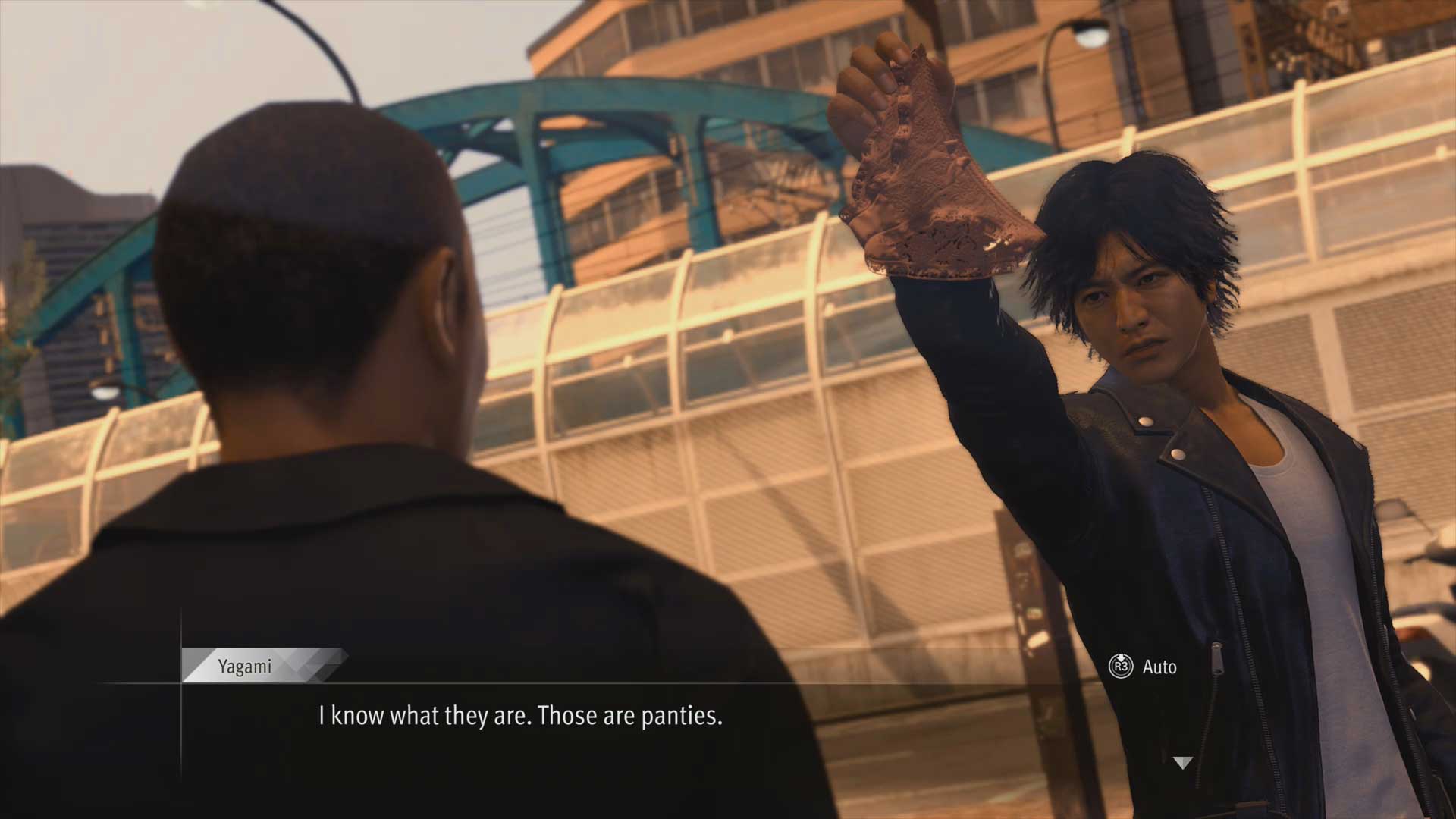Toggle the Auto dialogue advance option
Image resolution: width=1456 pixels, height=819 pixels.
tap(1144, 667)
